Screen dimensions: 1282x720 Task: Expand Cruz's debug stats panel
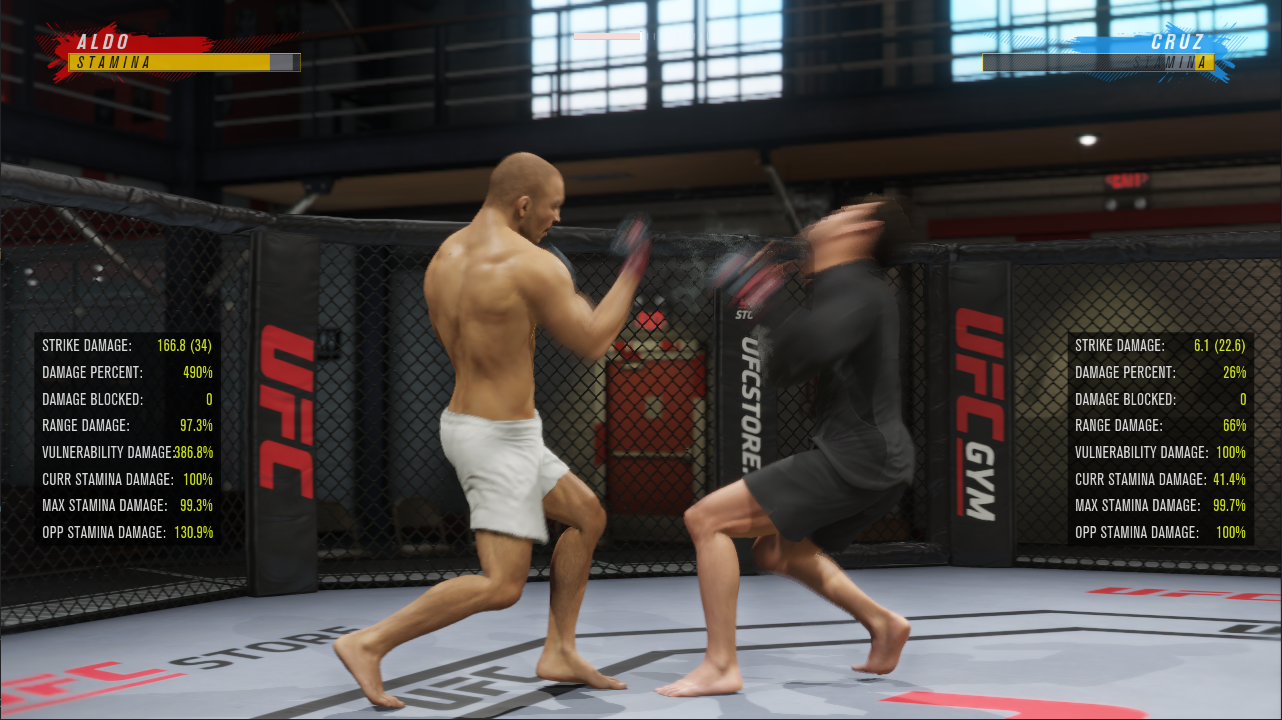point(1160,440)
